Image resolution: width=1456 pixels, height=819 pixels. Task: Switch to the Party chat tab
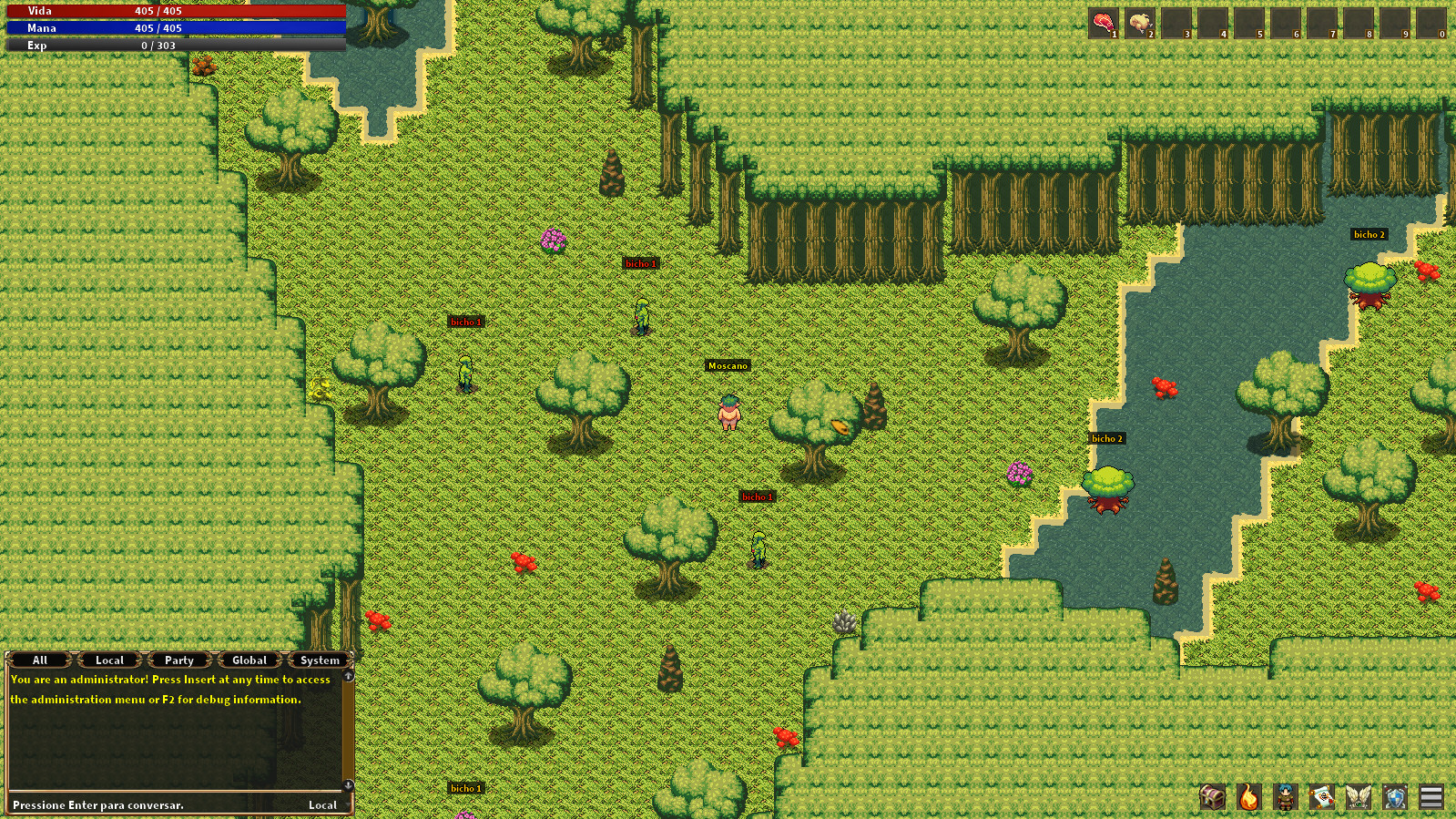click(179, 660)
